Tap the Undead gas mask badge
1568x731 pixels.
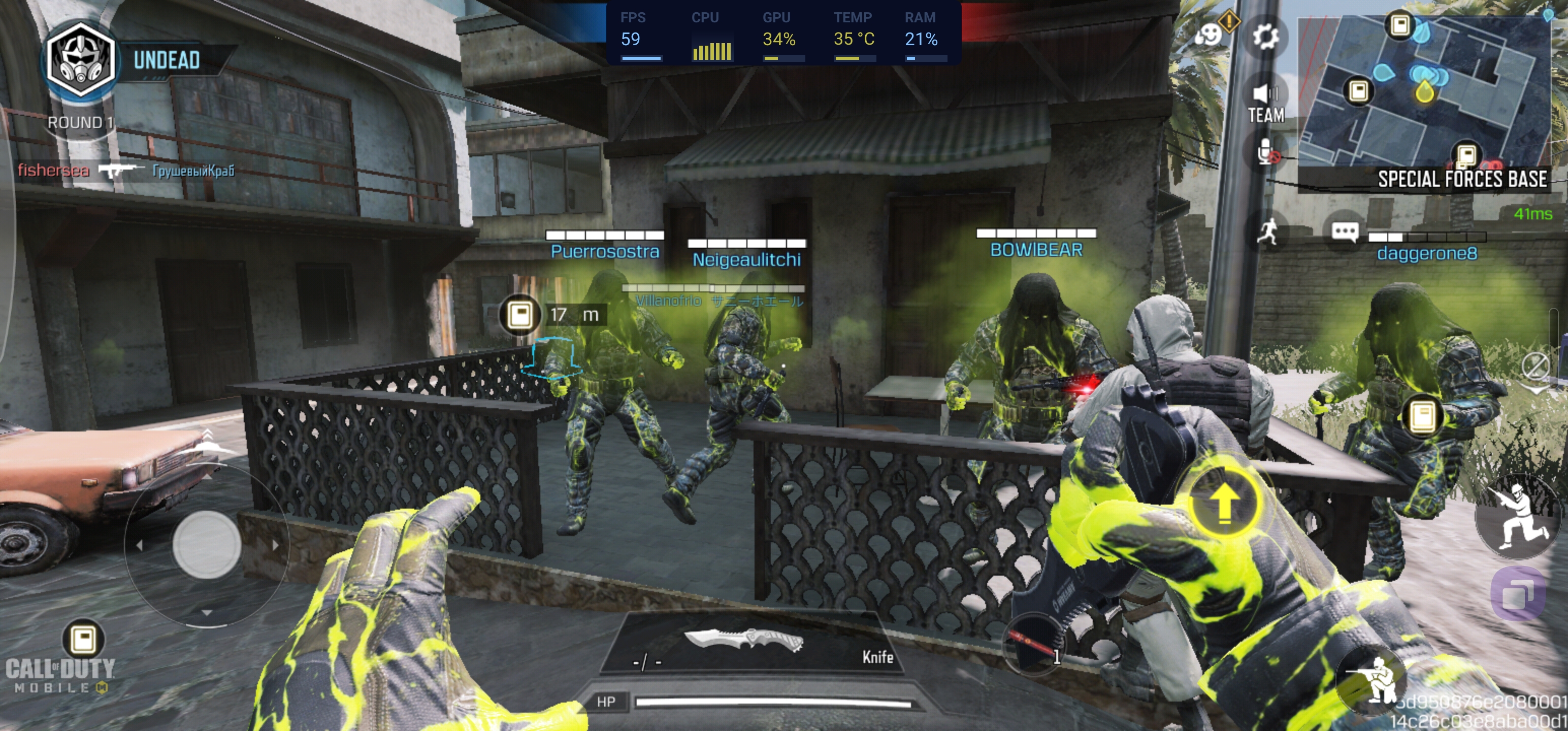(x=80, y=60)
